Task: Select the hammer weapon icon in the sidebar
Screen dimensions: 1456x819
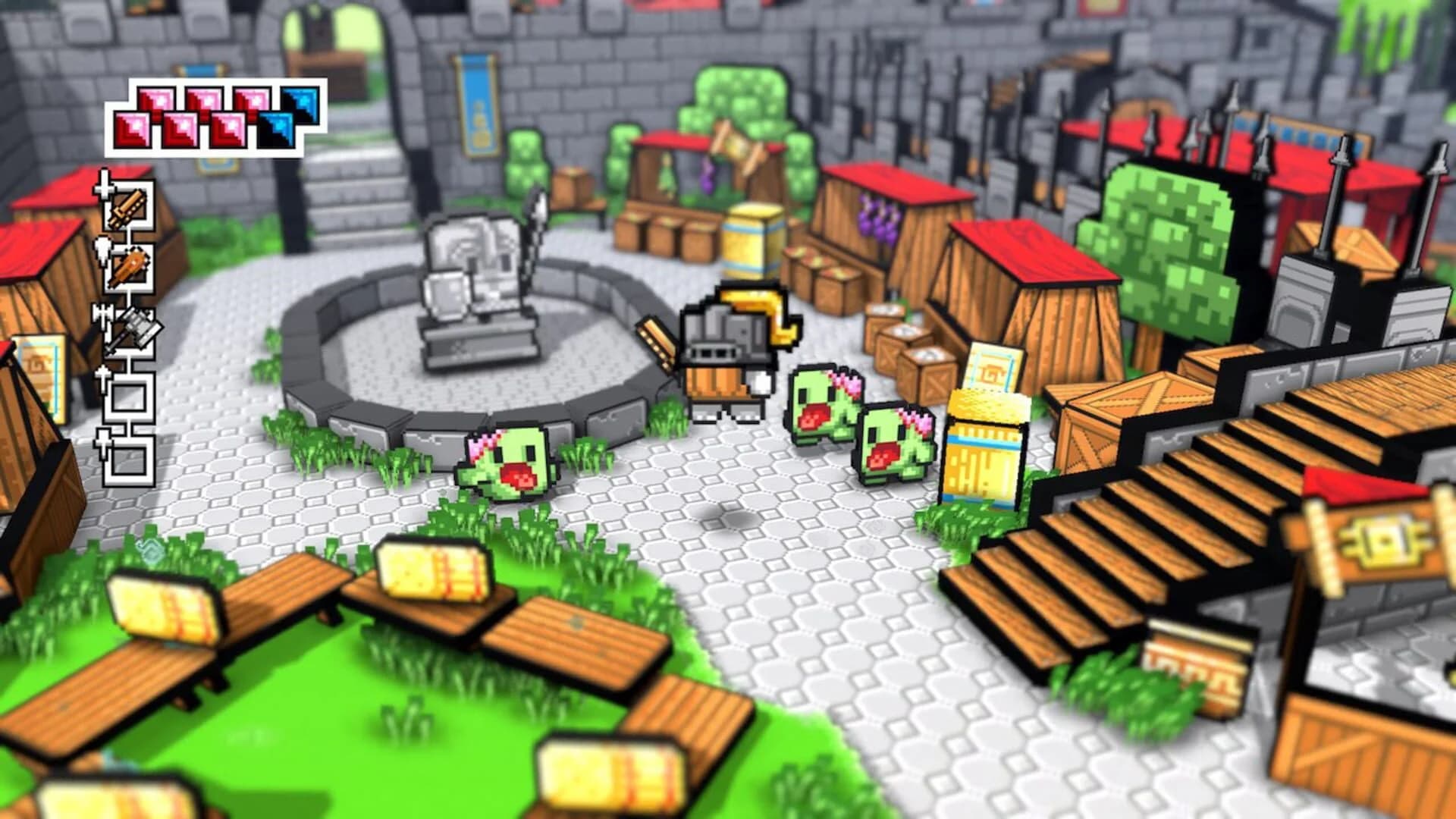Action: pos(136,328)
